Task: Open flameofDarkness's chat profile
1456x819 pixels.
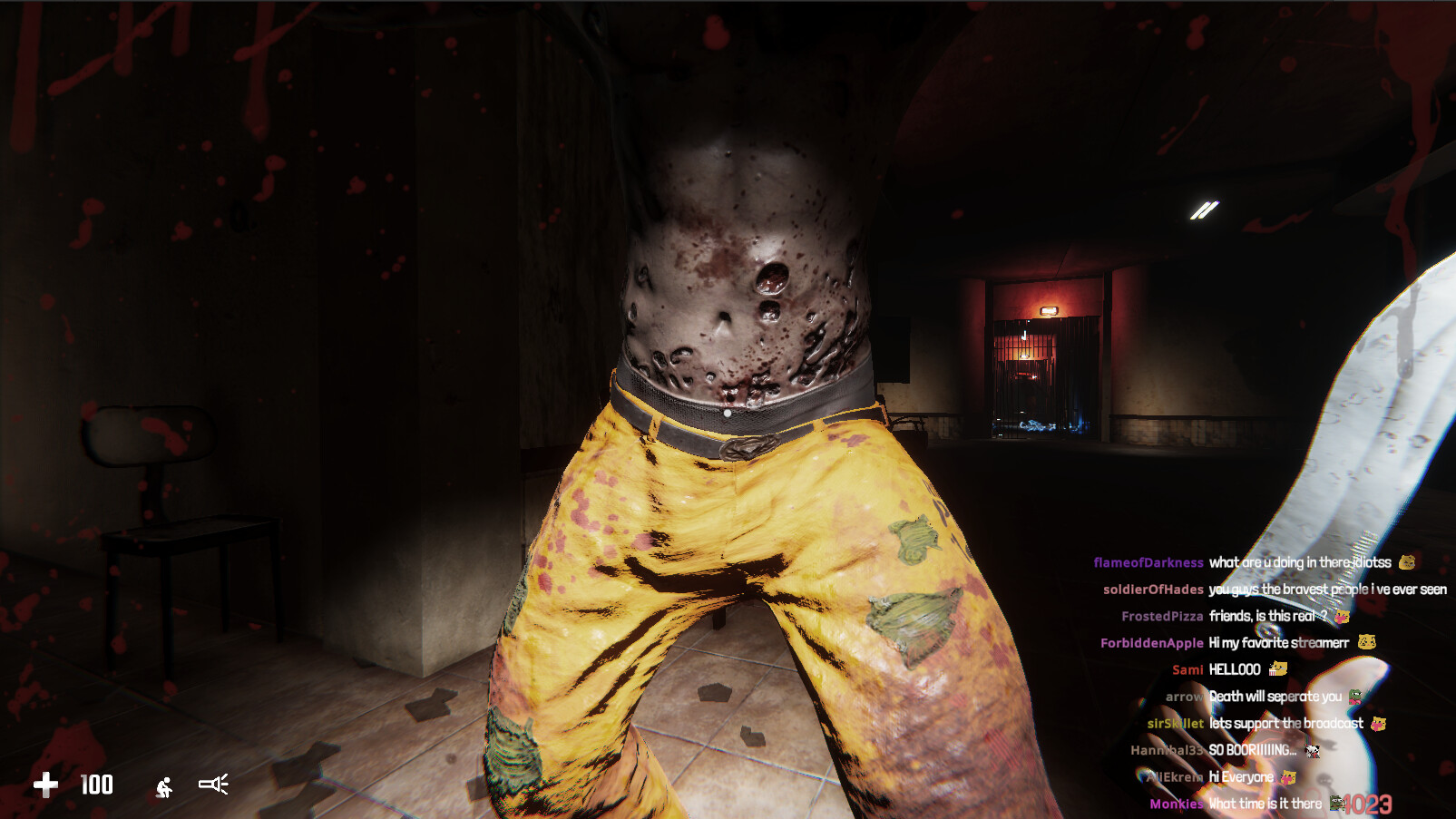Action: coord(1147,562)
